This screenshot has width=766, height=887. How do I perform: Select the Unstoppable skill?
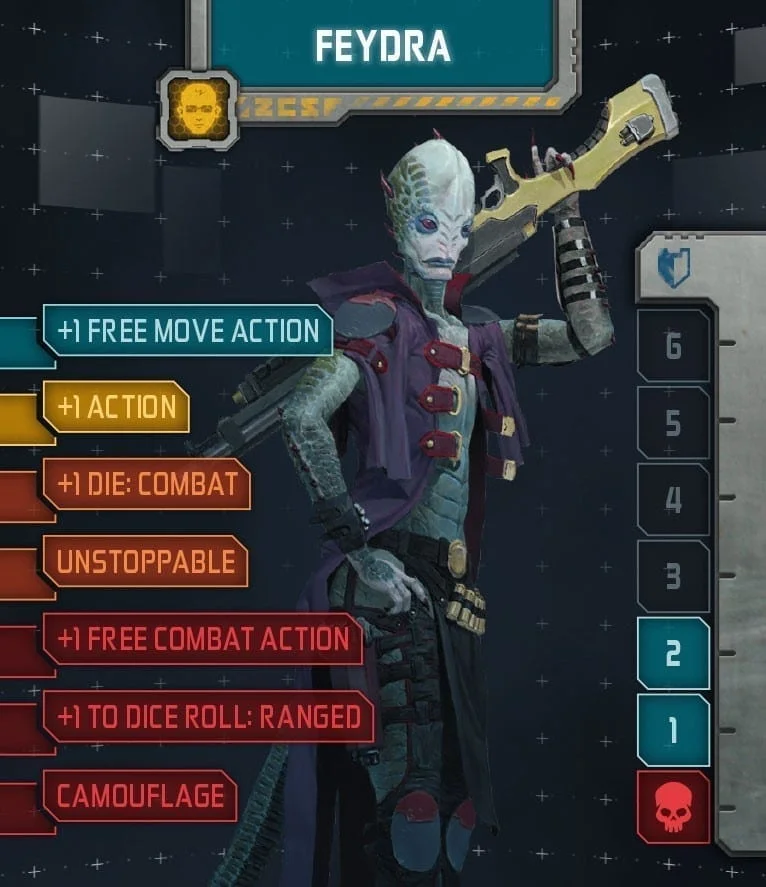coord(145,561)
